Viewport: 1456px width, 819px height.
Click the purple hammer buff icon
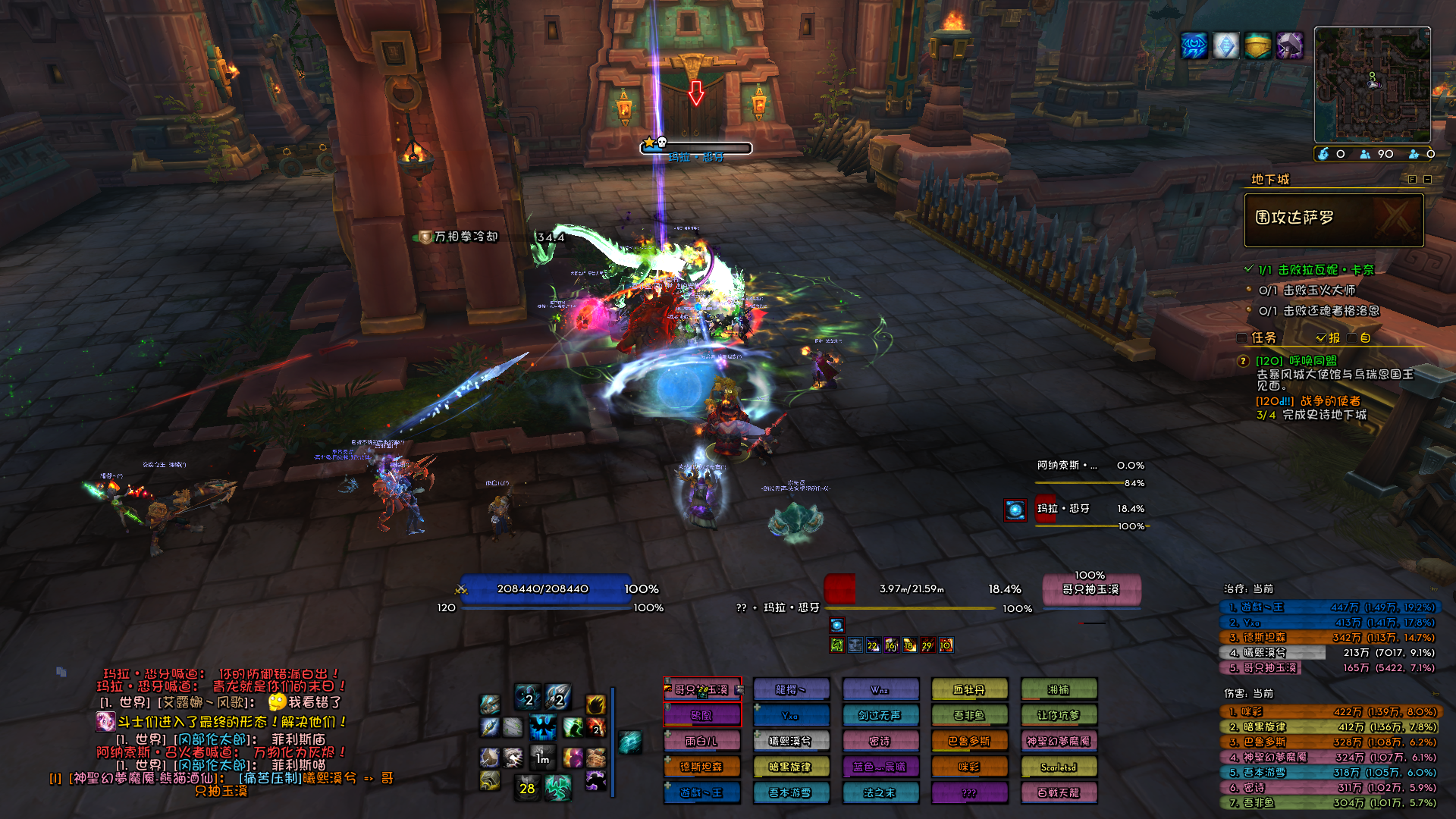(1289, 46)
